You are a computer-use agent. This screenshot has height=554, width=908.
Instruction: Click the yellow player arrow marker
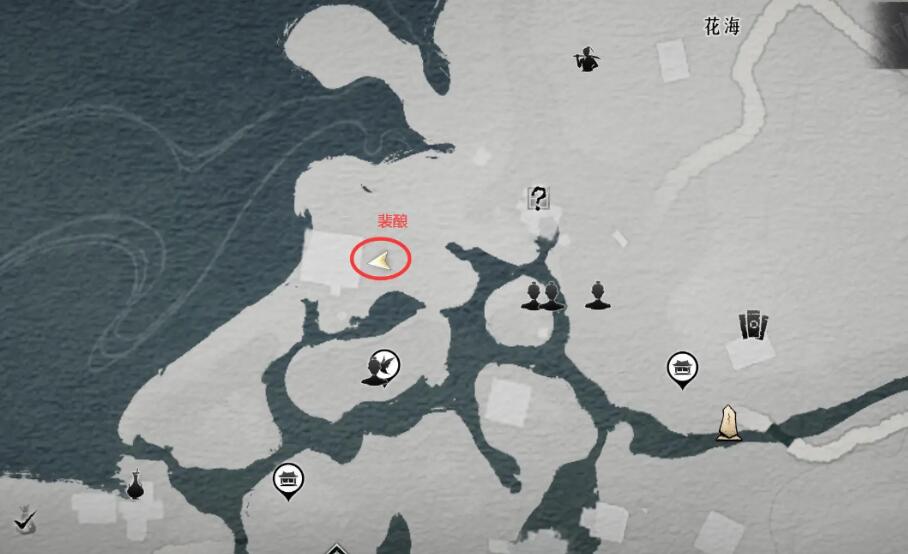(380, 261)
